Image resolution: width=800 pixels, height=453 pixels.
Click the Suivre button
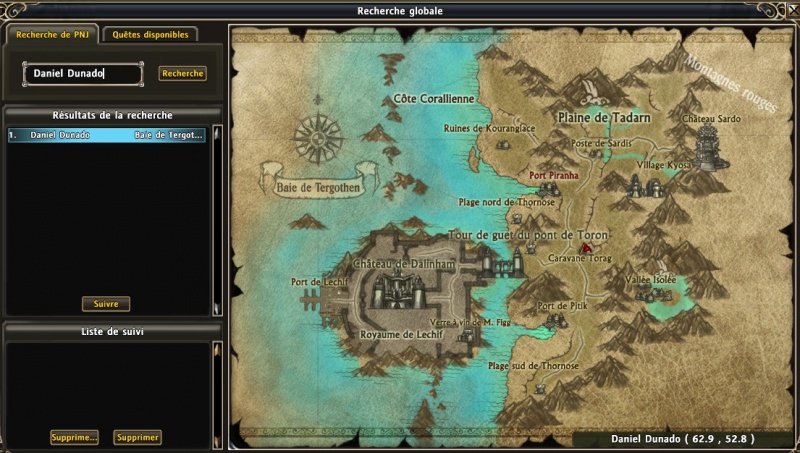click(106, 304)
